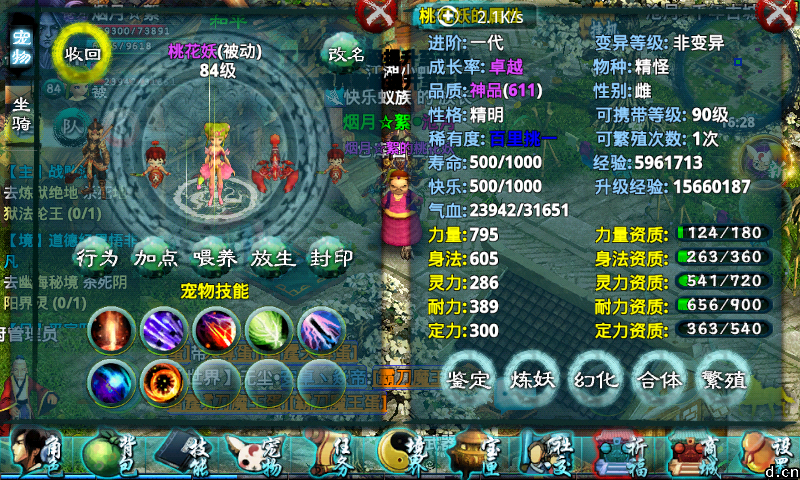Rename the pet using 改名

click(x=346, y=54)
